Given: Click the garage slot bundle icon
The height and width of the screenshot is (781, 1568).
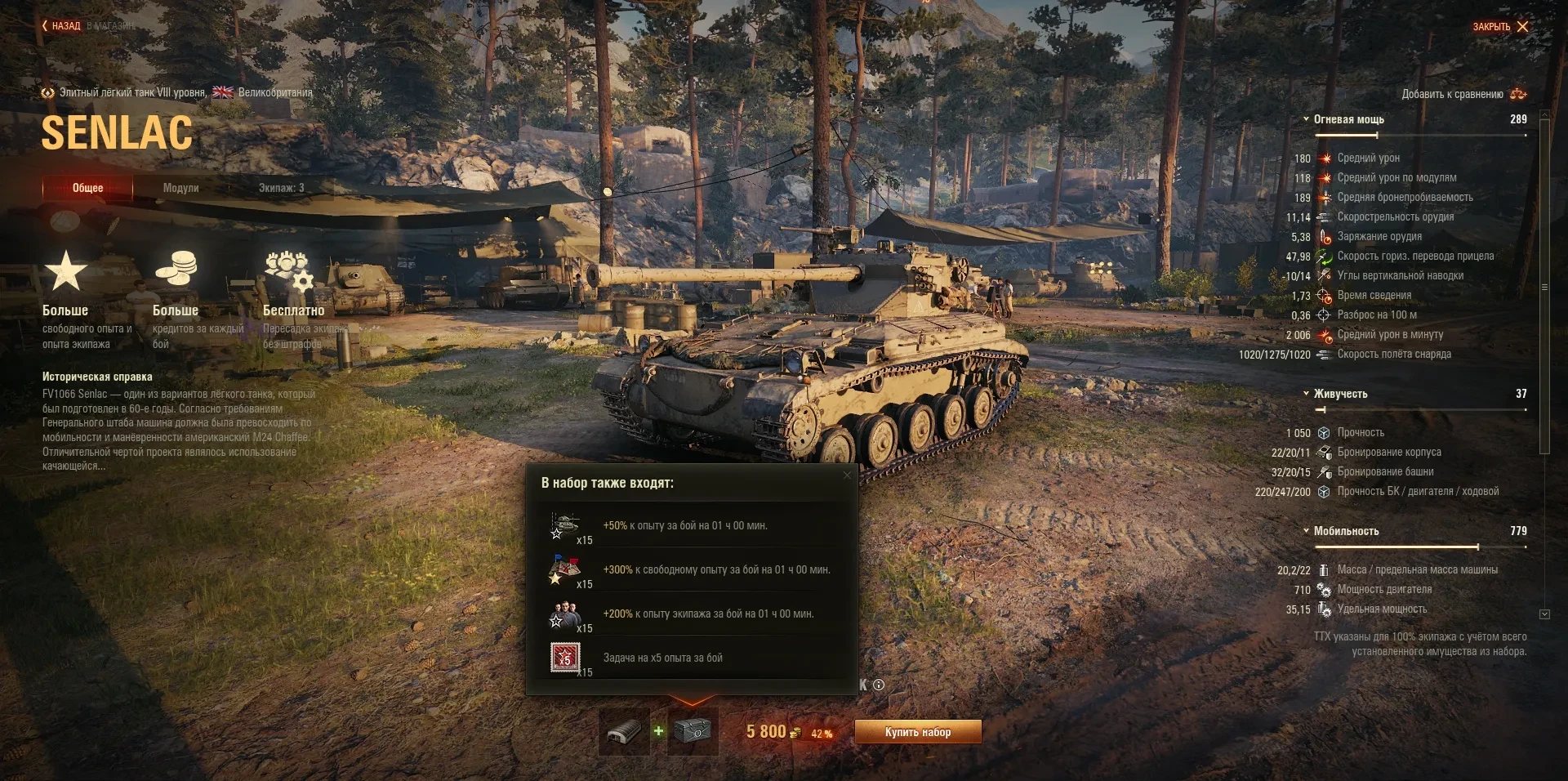Looking at the screenshot, I should click(625, 731).
